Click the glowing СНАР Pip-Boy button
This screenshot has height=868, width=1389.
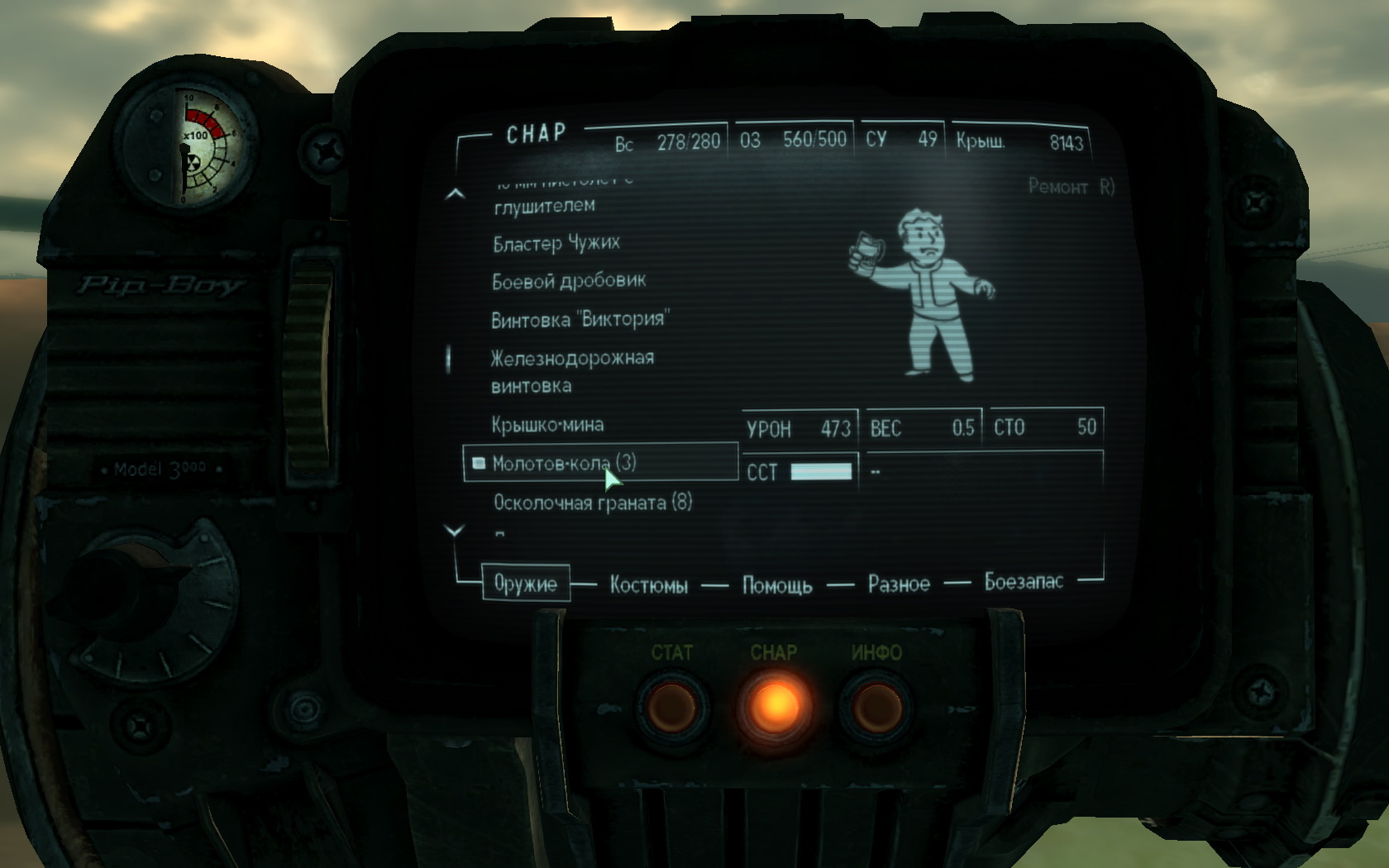click(774, 707)
